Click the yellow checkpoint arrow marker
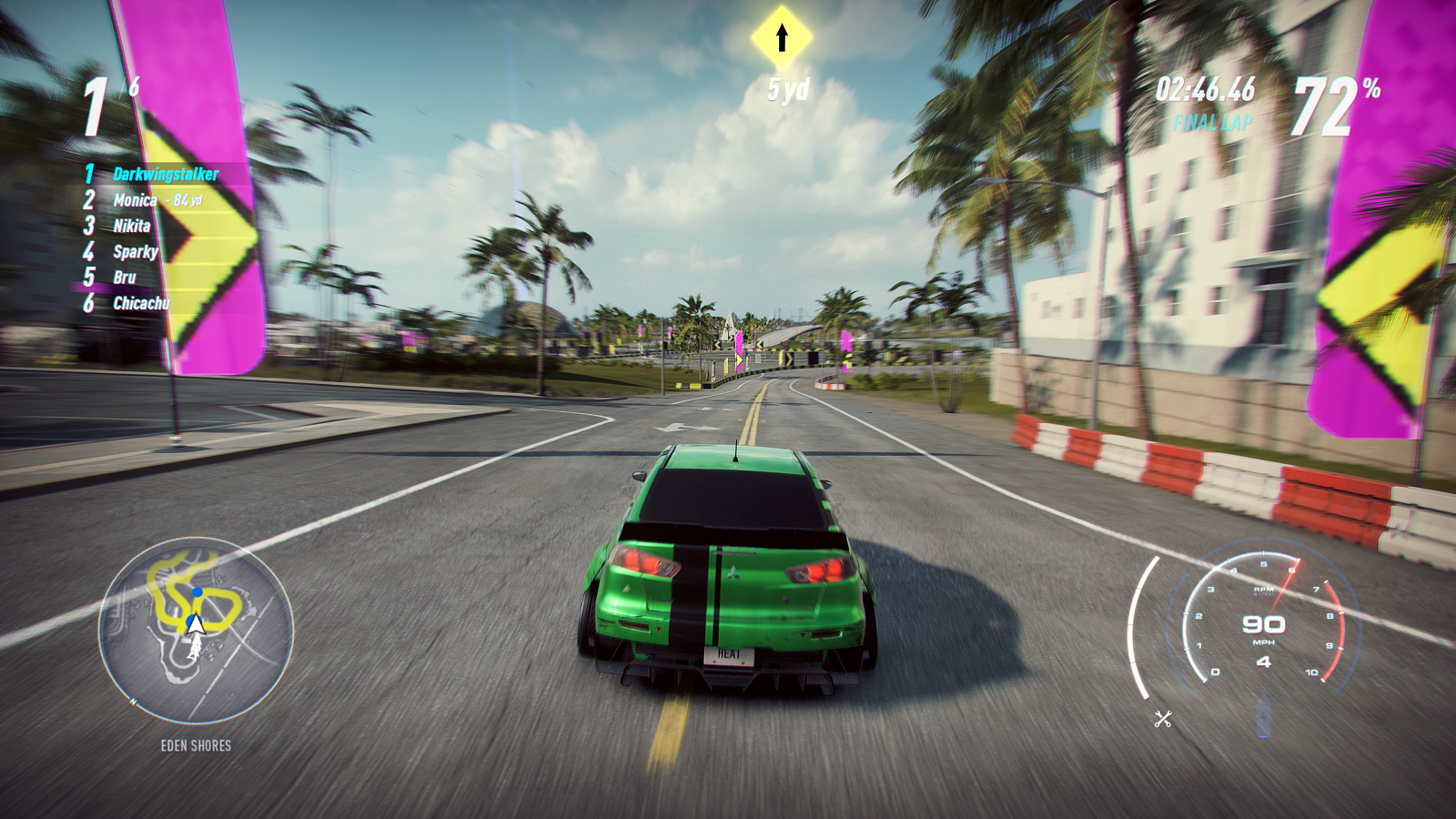Screen dimensions: 1456x819 [782, 37]
